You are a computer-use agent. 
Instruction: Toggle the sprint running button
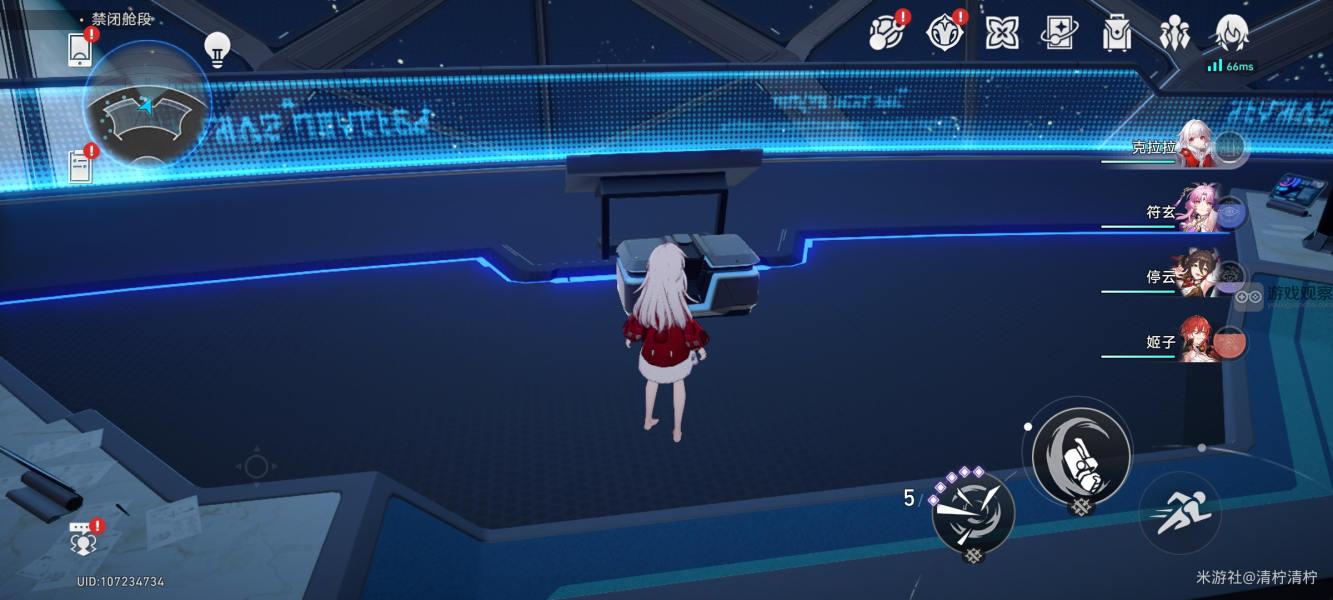[1181, 514]
